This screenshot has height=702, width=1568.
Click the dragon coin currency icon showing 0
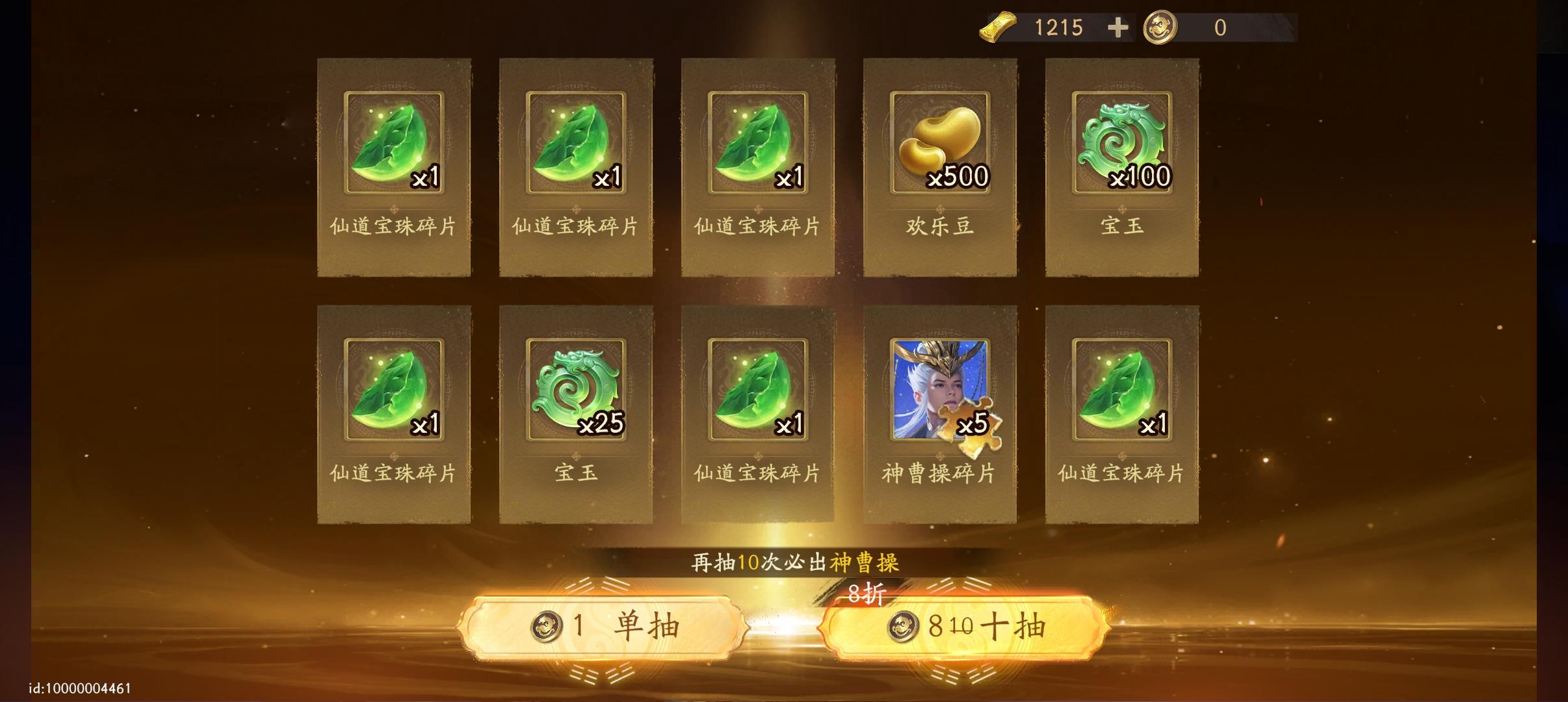1161,27
